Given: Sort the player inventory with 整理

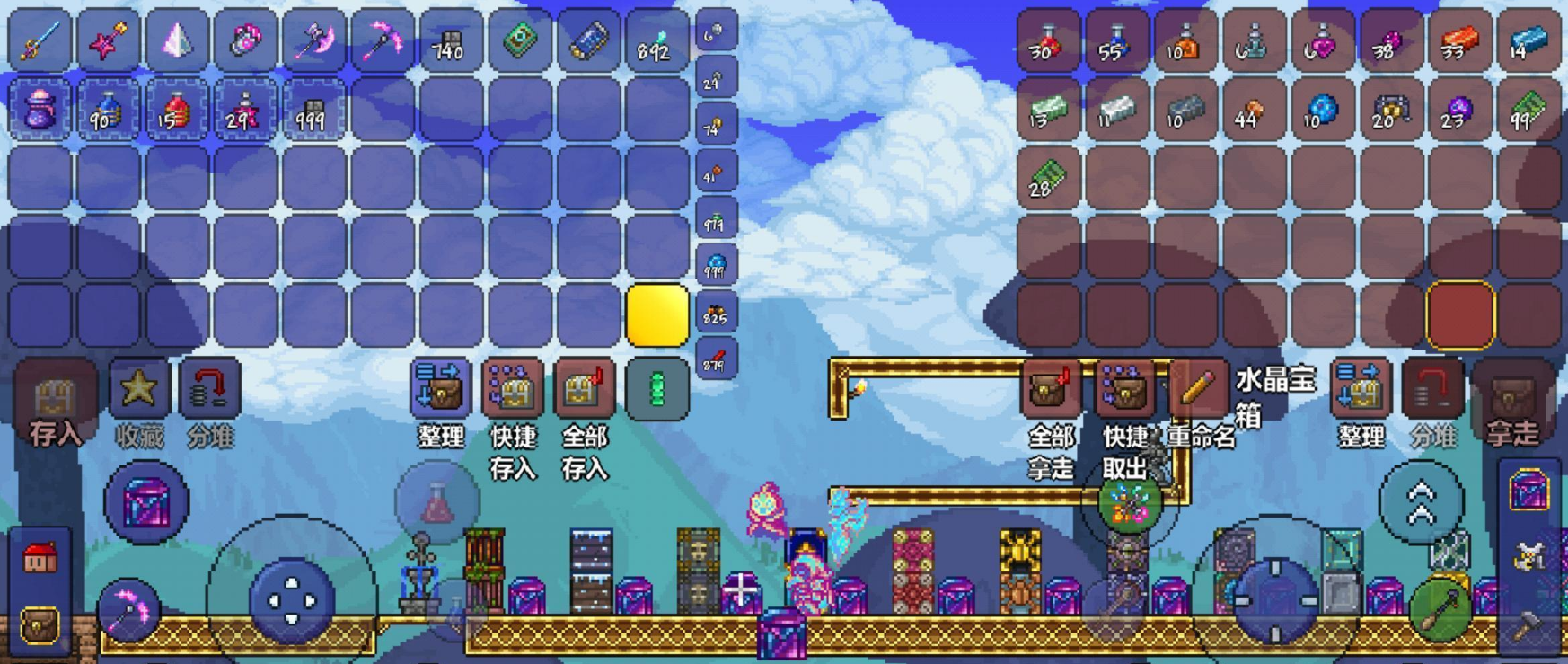Looking at the screenshot, I should tap(439, 390).
